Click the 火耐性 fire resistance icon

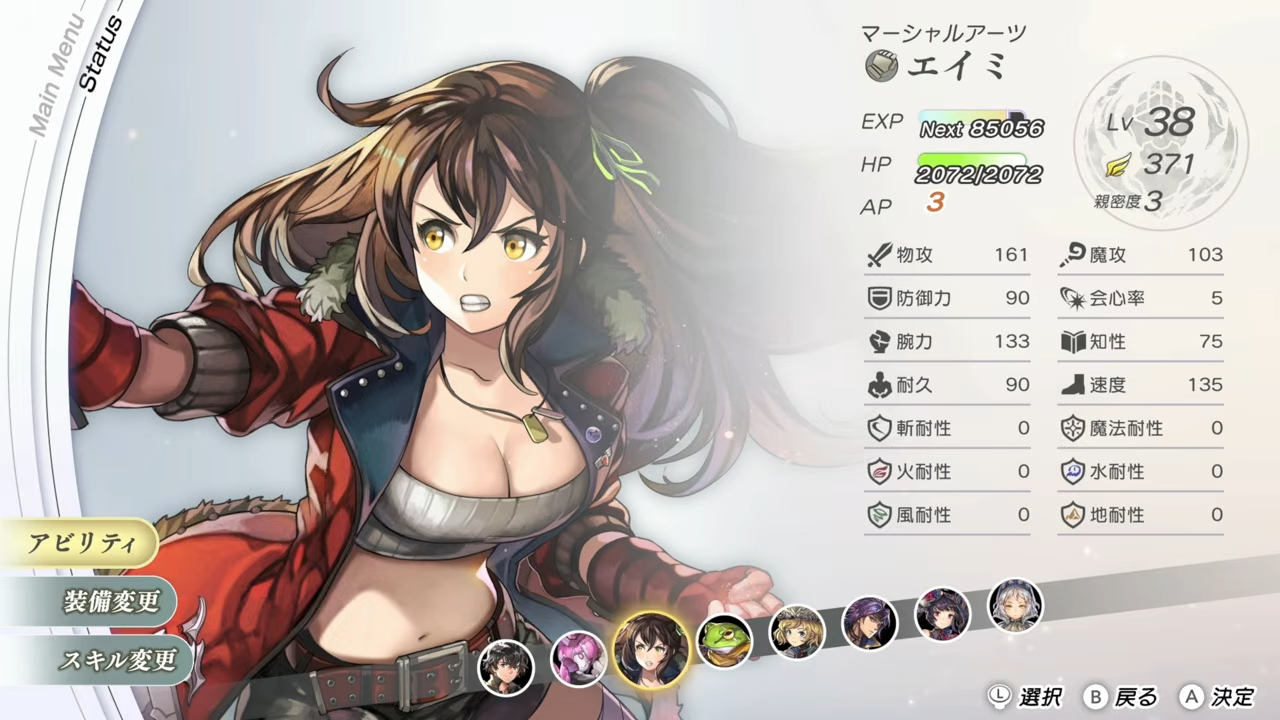(x=881, y=471)
